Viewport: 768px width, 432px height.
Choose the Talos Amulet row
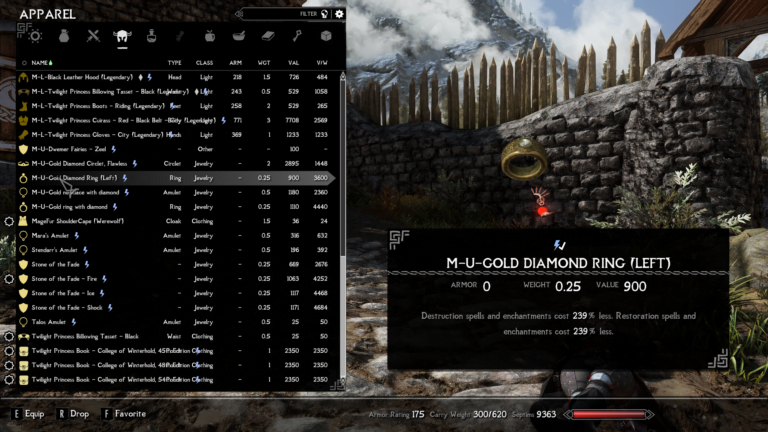[53, 322]
